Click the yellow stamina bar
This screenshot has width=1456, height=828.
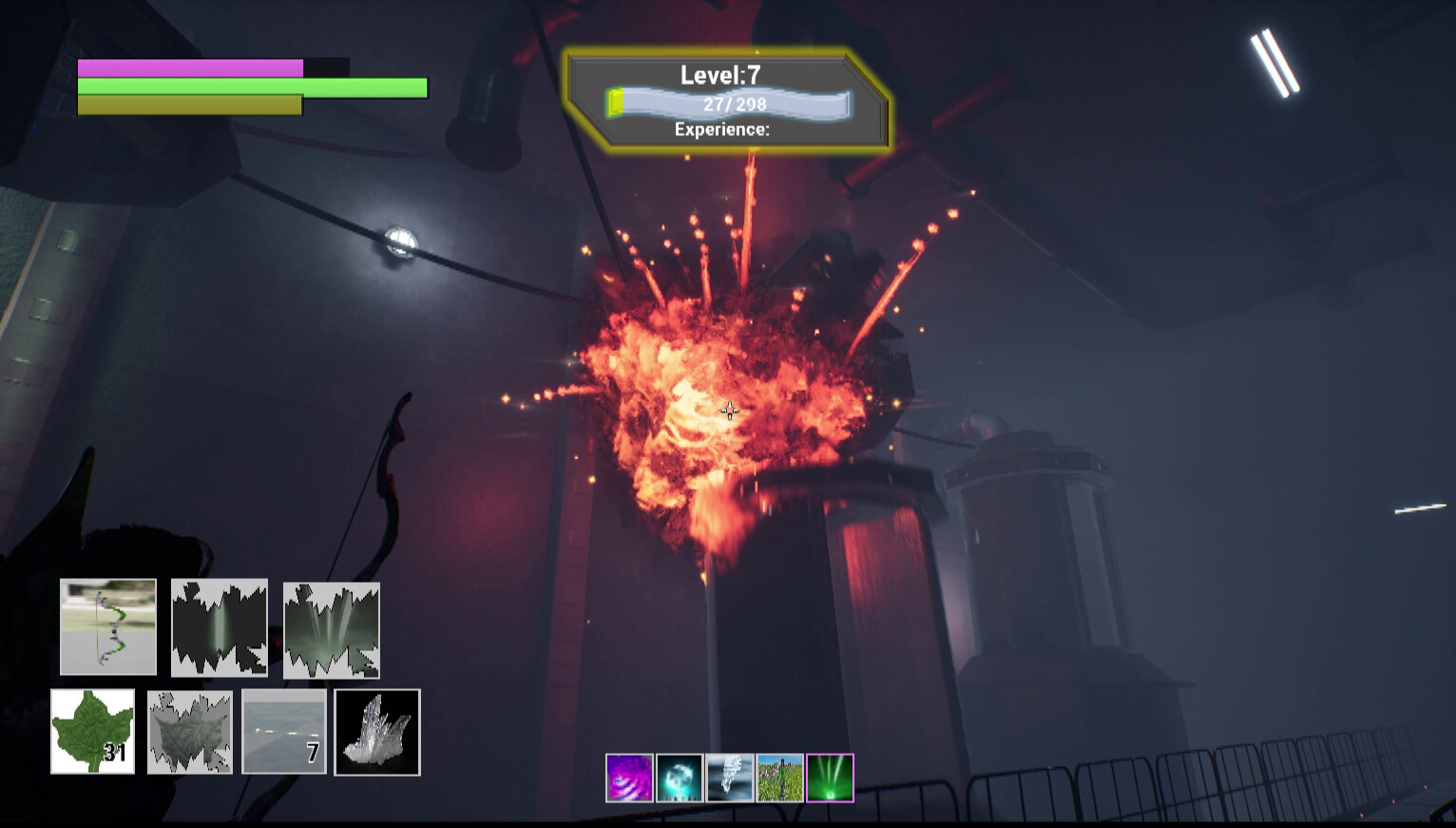188,106
